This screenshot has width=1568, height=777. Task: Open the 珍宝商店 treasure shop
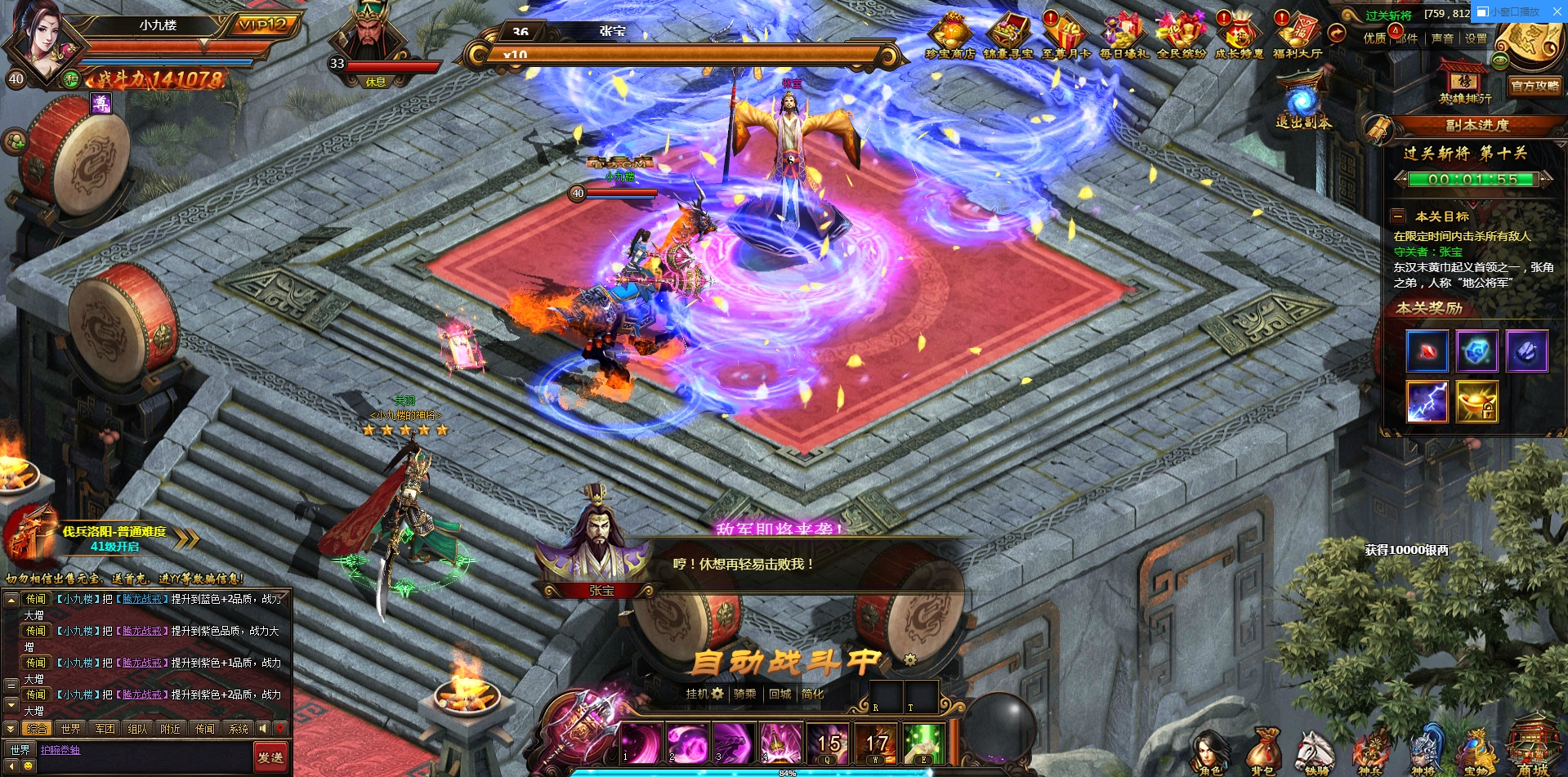point(950,36)
